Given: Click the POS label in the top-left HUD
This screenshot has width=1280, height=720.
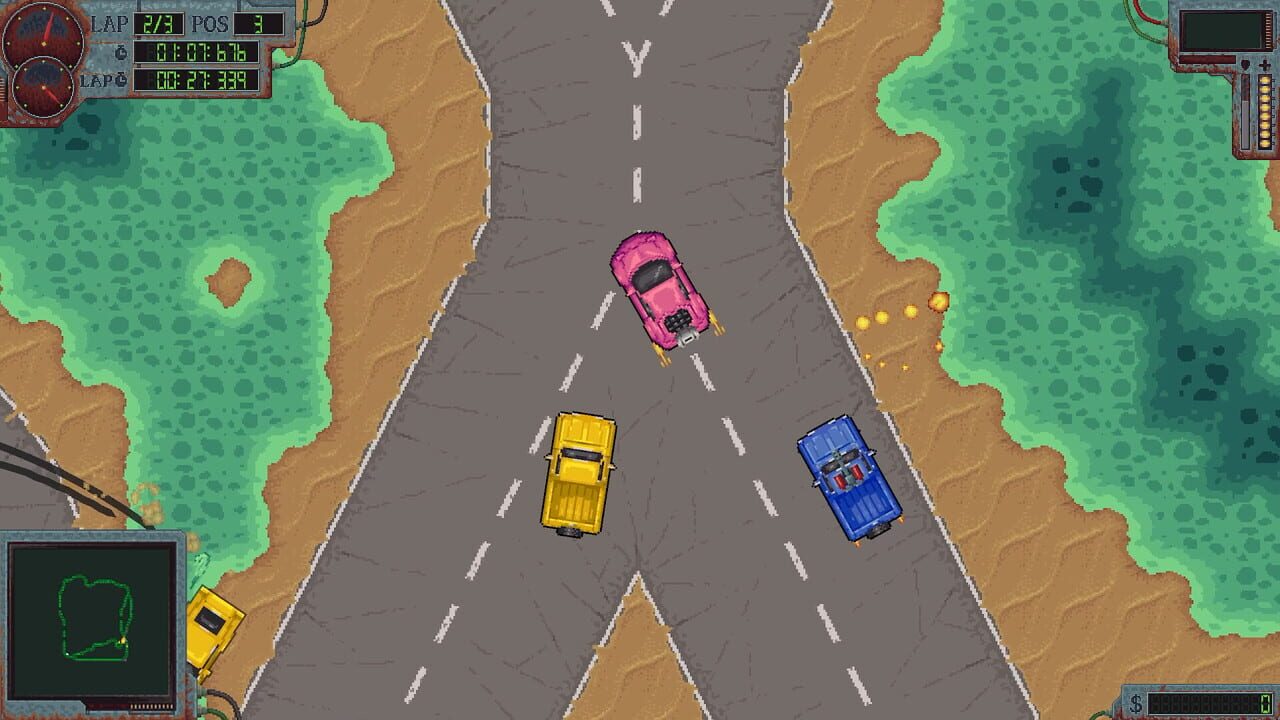Looking at the screenshot, I should [211, 23].
